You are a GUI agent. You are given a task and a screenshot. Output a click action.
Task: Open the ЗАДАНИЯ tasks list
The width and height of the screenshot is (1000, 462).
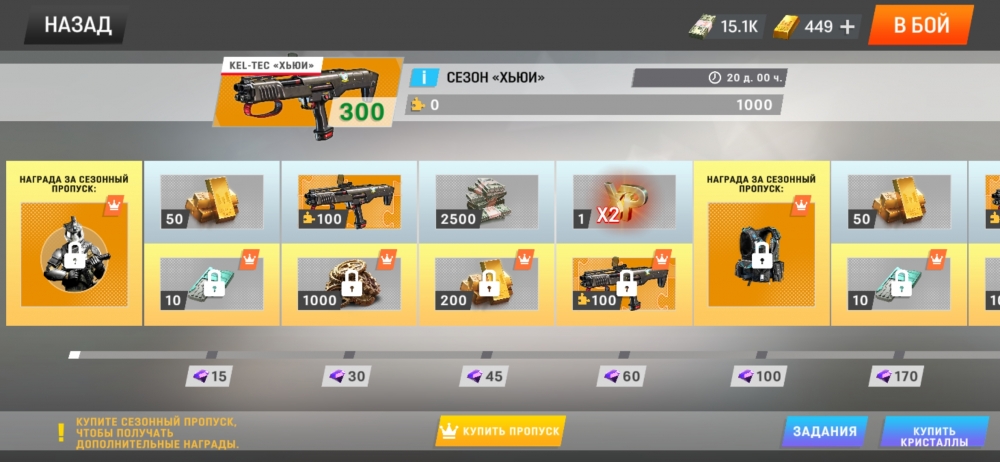824,431
